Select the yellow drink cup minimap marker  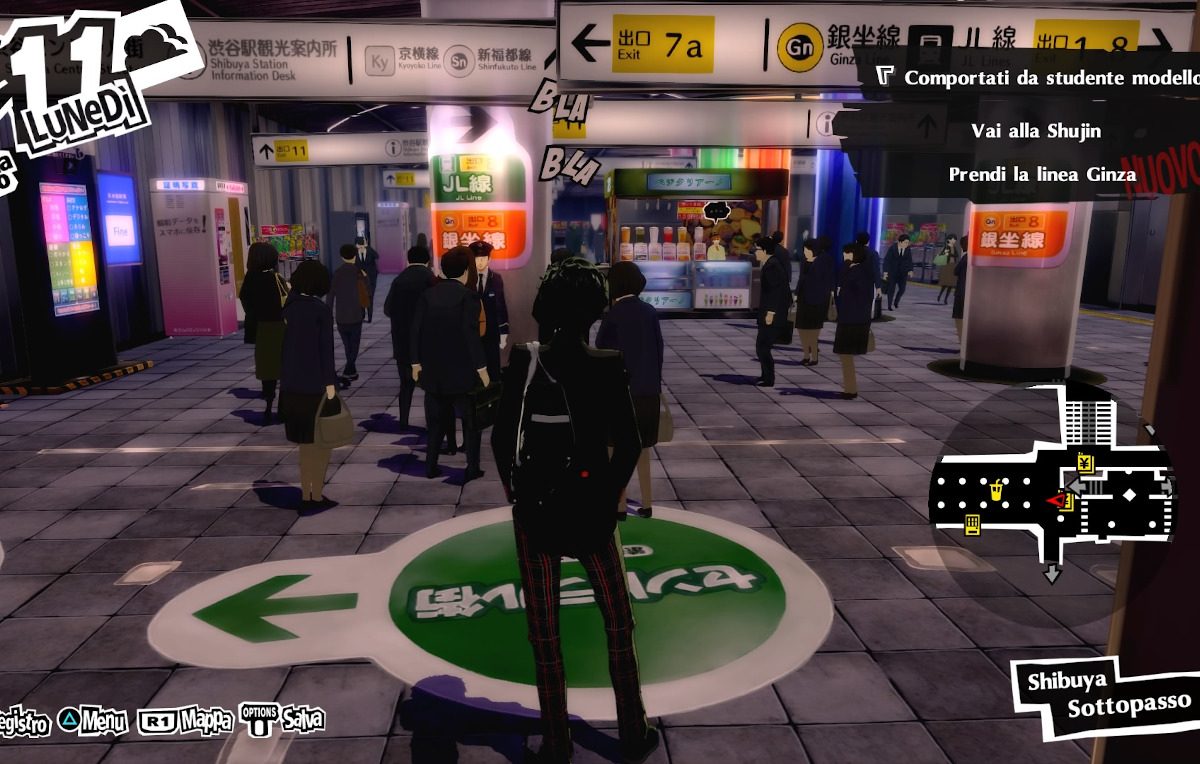[x=996, y=490]
